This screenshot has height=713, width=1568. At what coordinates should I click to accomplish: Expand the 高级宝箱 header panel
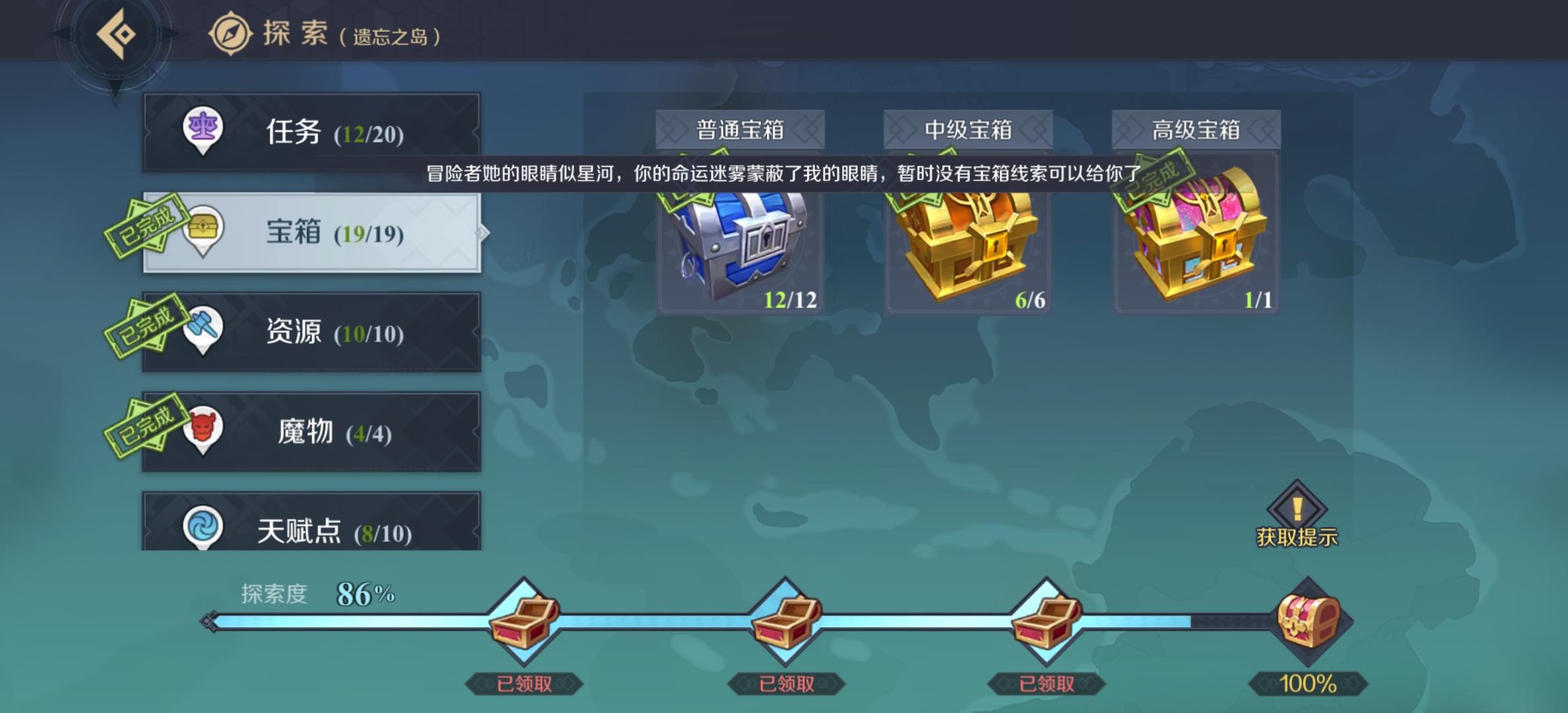tap(1195, 129)
